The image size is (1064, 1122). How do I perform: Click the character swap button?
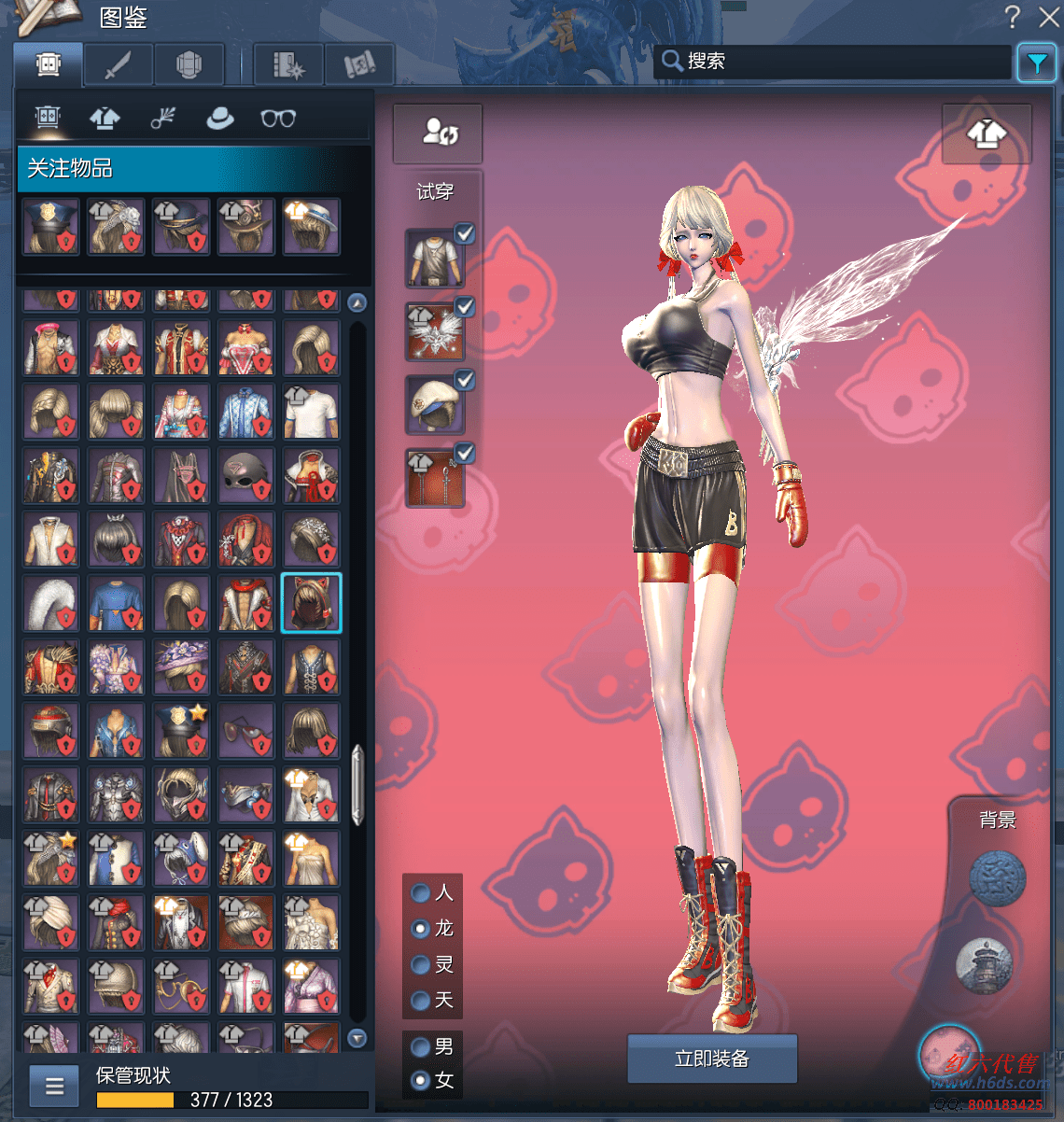439,132
